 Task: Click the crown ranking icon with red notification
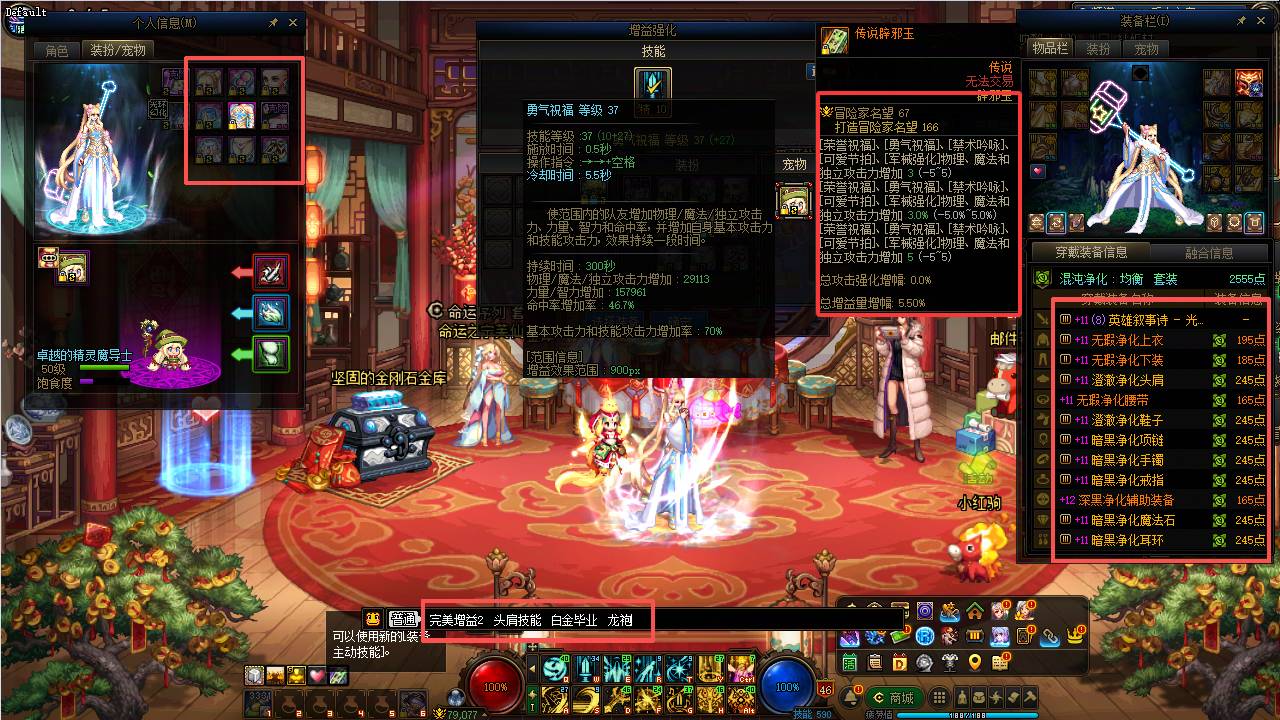1074,634
